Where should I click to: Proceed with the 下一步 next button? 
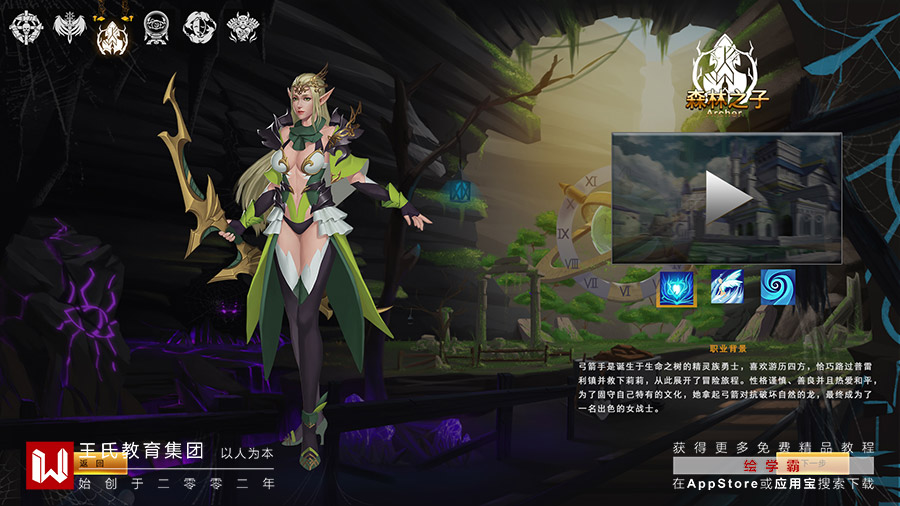(811, 464)
